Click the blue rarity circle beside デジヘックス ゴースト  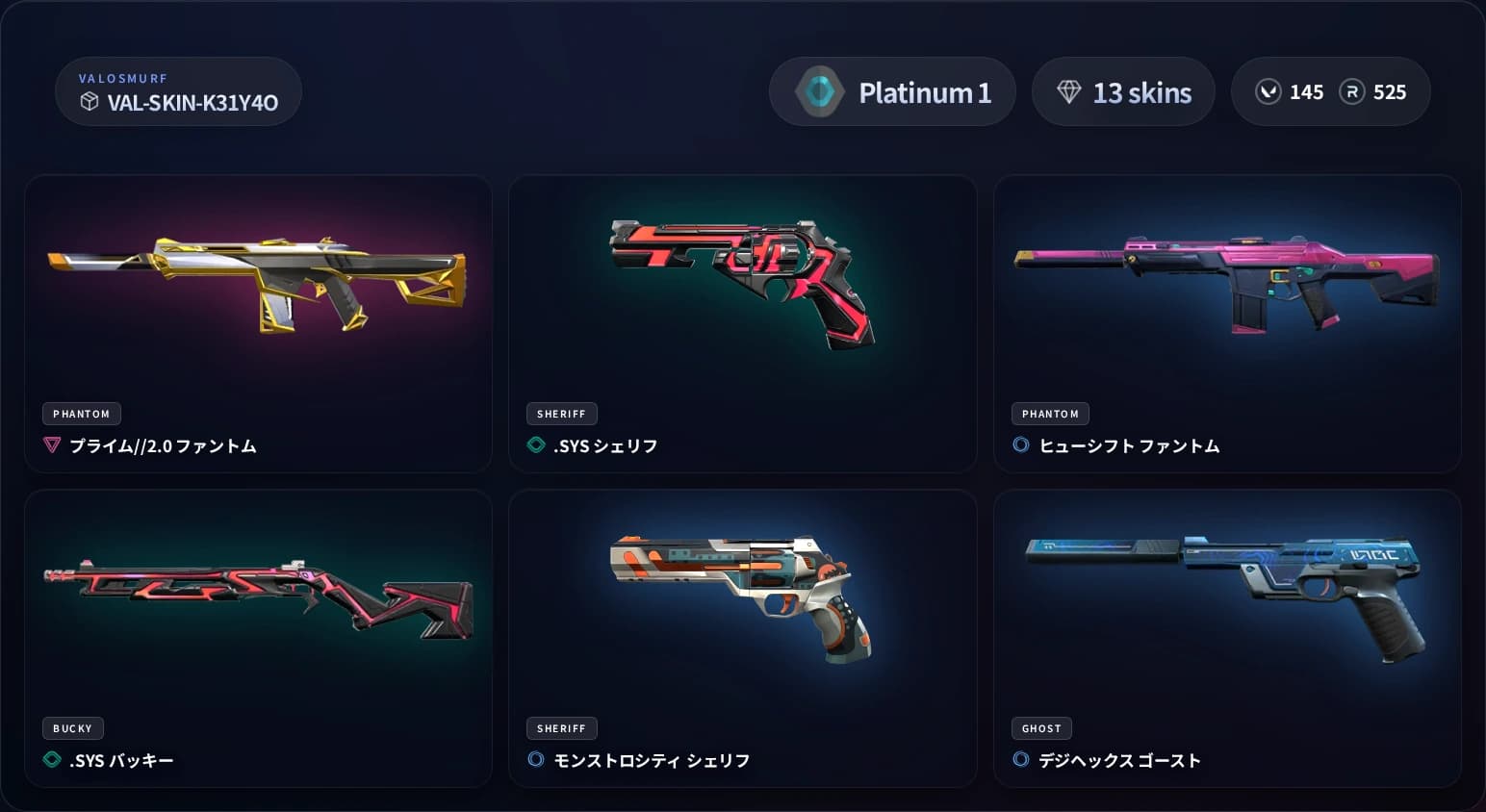coord(1021,760)
